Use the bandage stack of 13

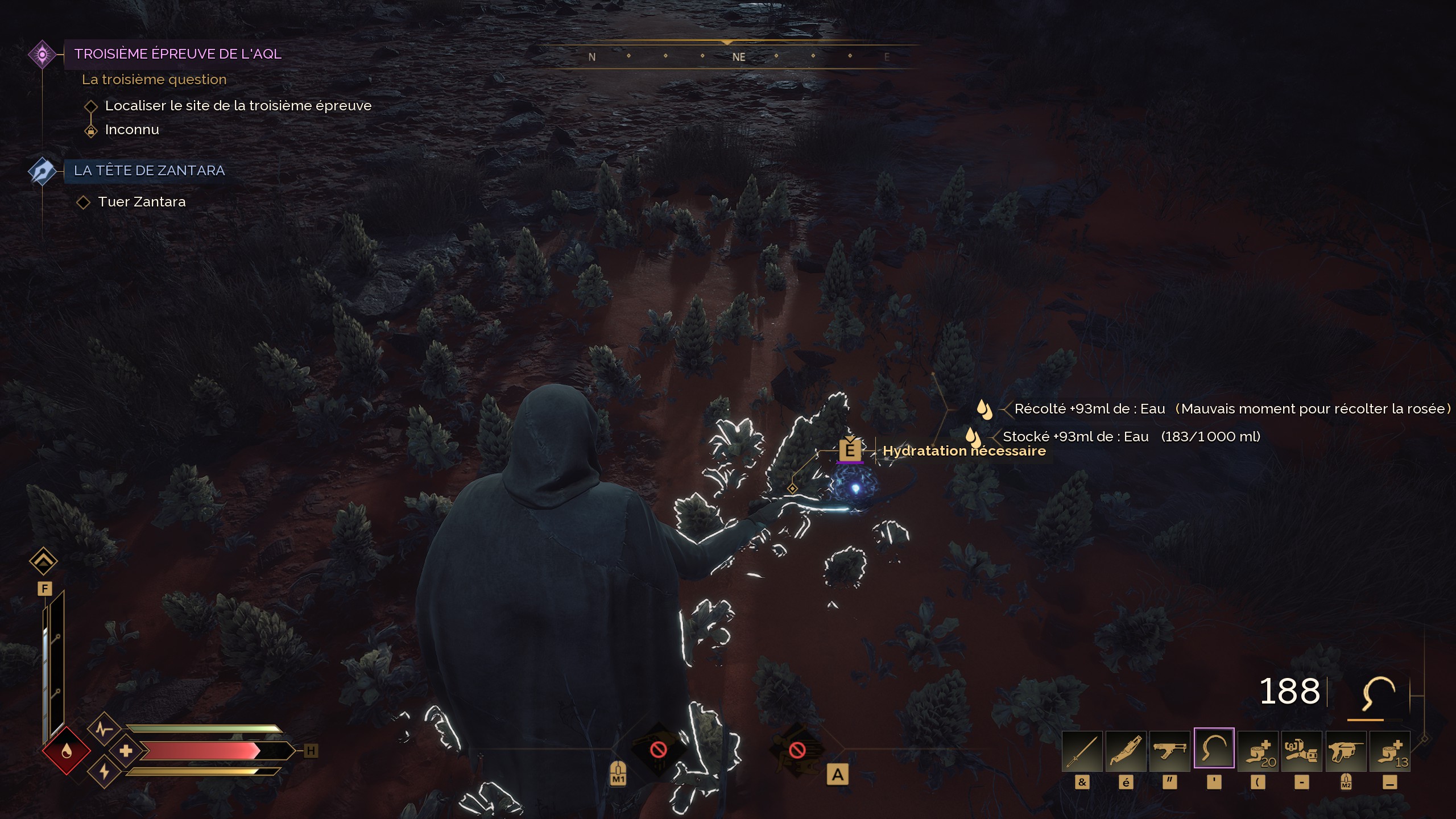tap(1389, 751)
